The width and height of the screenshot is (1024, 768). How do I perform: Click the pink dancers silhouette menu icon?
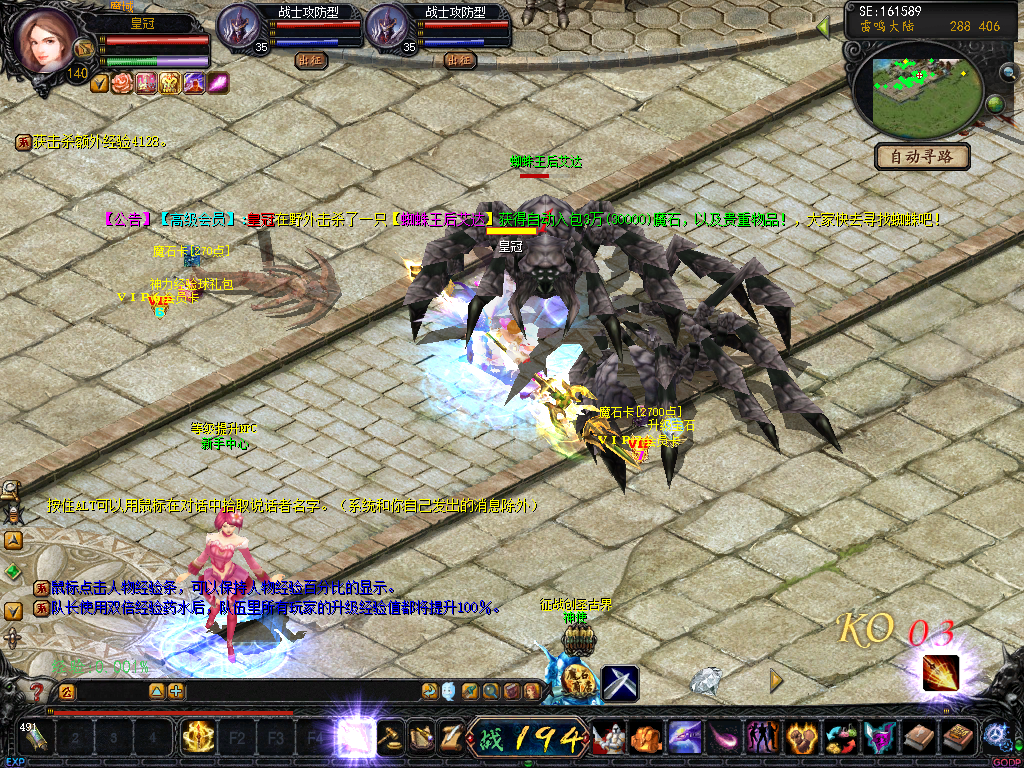tap(763, 739)
